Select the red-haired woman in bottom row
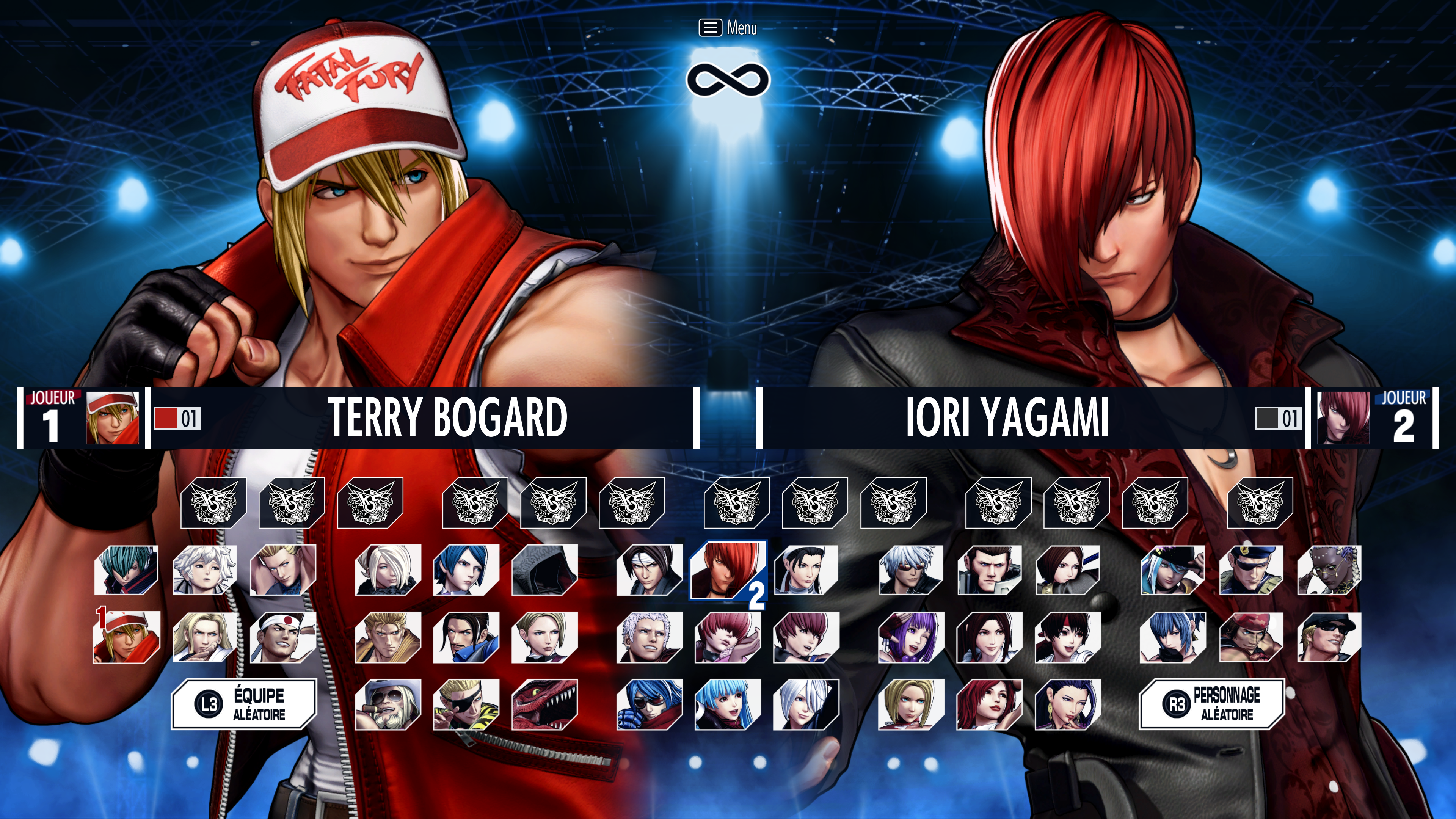This screenshot has width=1456, height=819. (988, 704)
